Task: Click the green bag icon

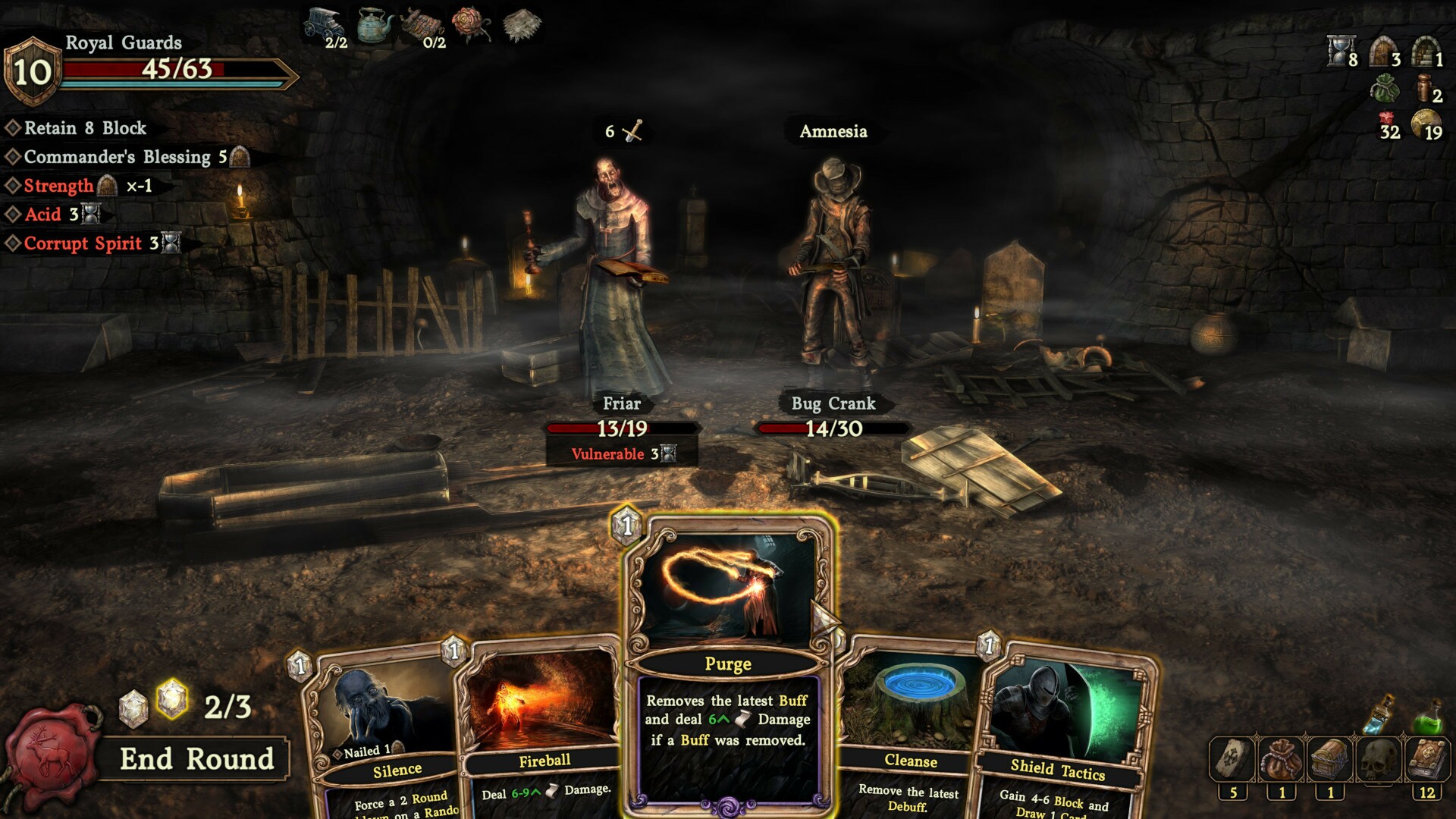Action: point(1385,89)
